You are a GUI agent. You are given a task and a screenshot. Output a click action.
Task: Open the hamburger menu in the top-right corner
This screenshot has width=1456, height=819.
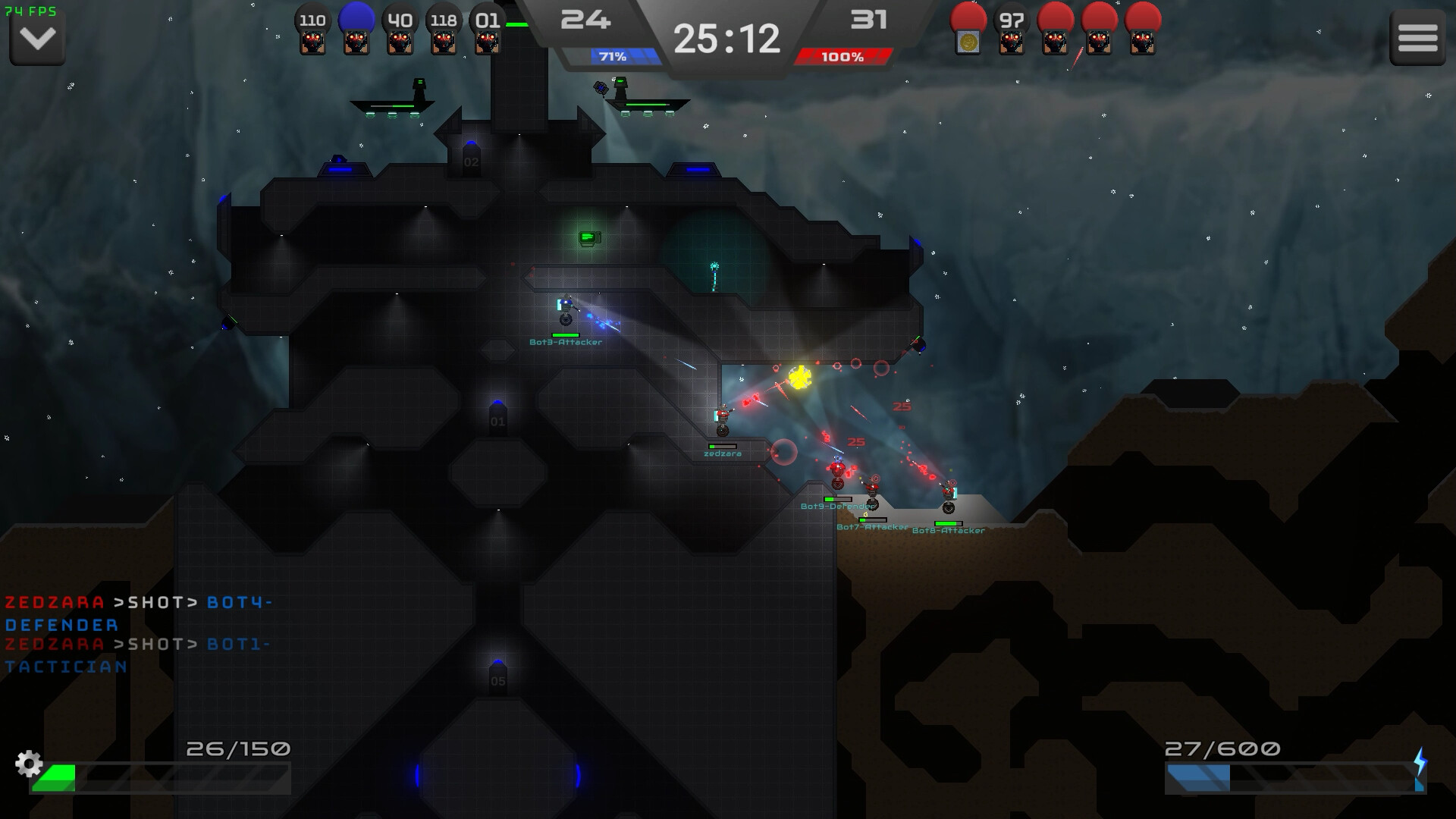1417,36
